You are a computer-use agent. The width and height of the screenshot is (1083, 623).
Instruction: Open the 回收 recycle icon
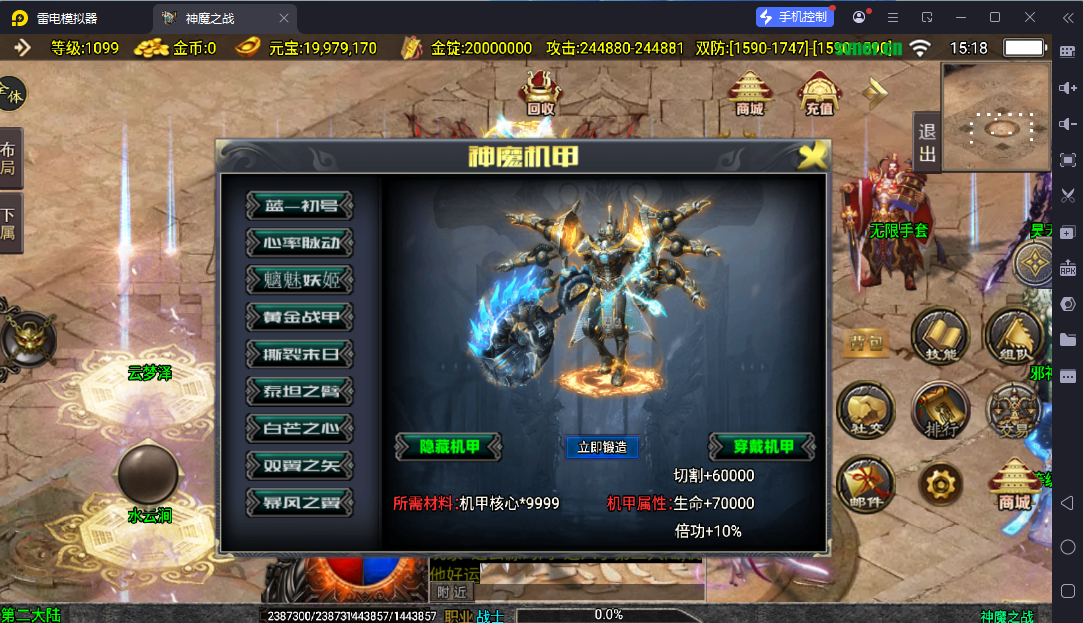(x=541, y=93)
